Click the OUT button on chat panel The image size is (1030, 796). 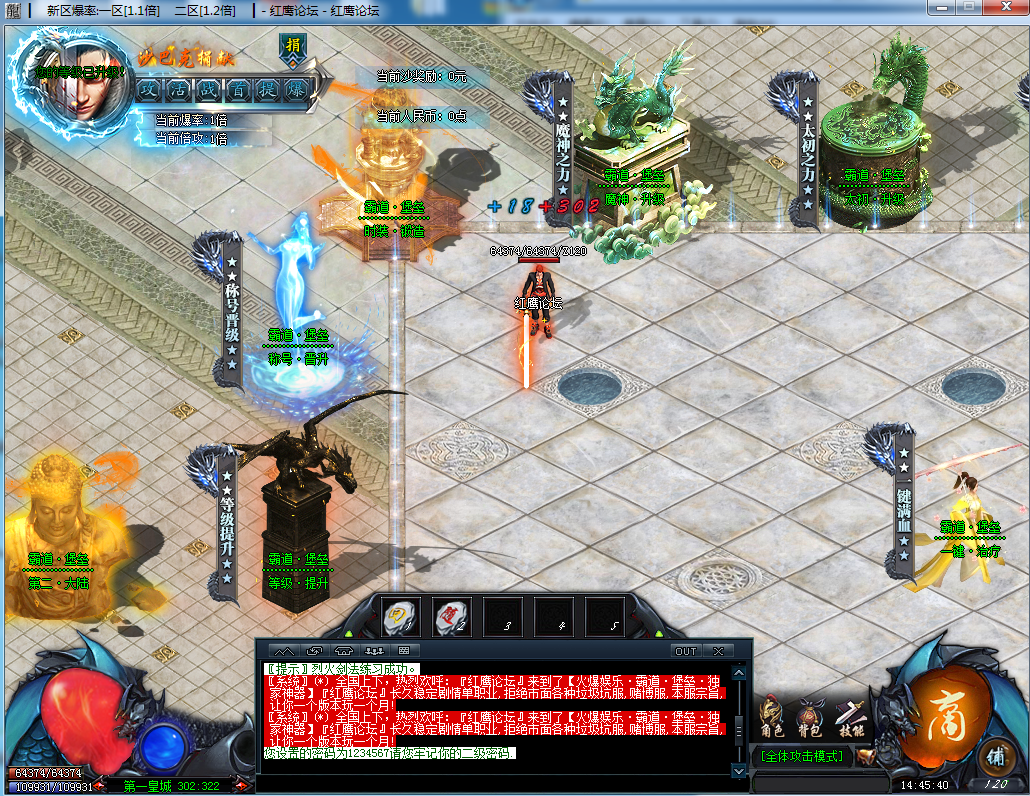click(685, 651)
